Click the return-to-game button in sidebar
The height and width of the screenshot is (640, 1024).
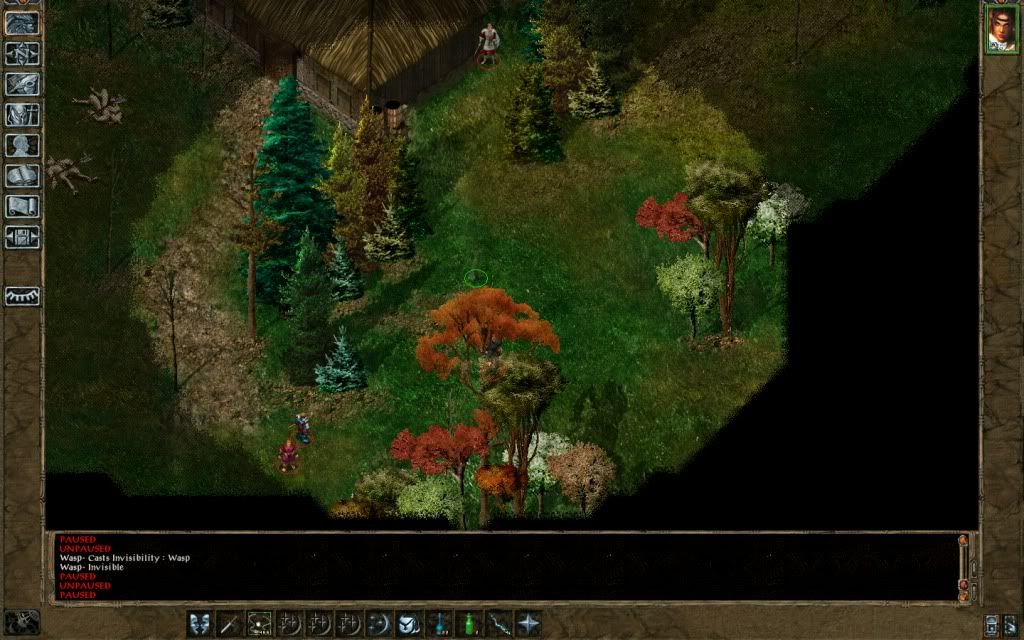click(x=23, y=22)
